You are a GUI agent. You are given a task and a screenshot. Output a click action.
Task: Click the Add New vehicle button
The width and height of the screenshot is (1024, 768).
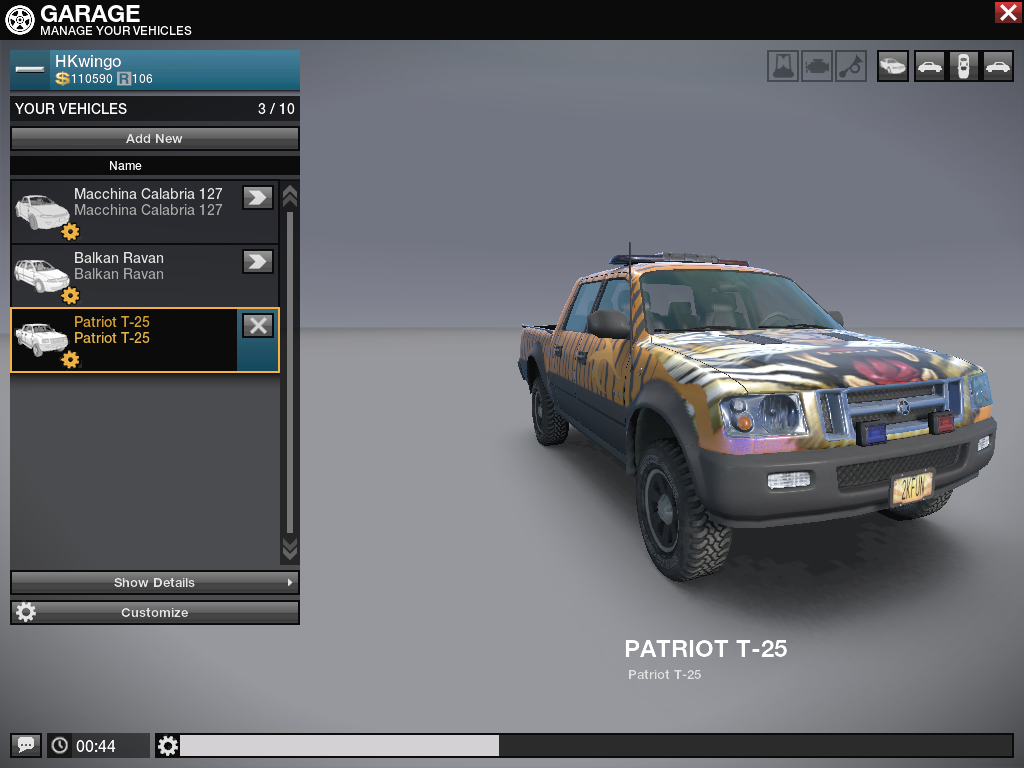point(155,139)
